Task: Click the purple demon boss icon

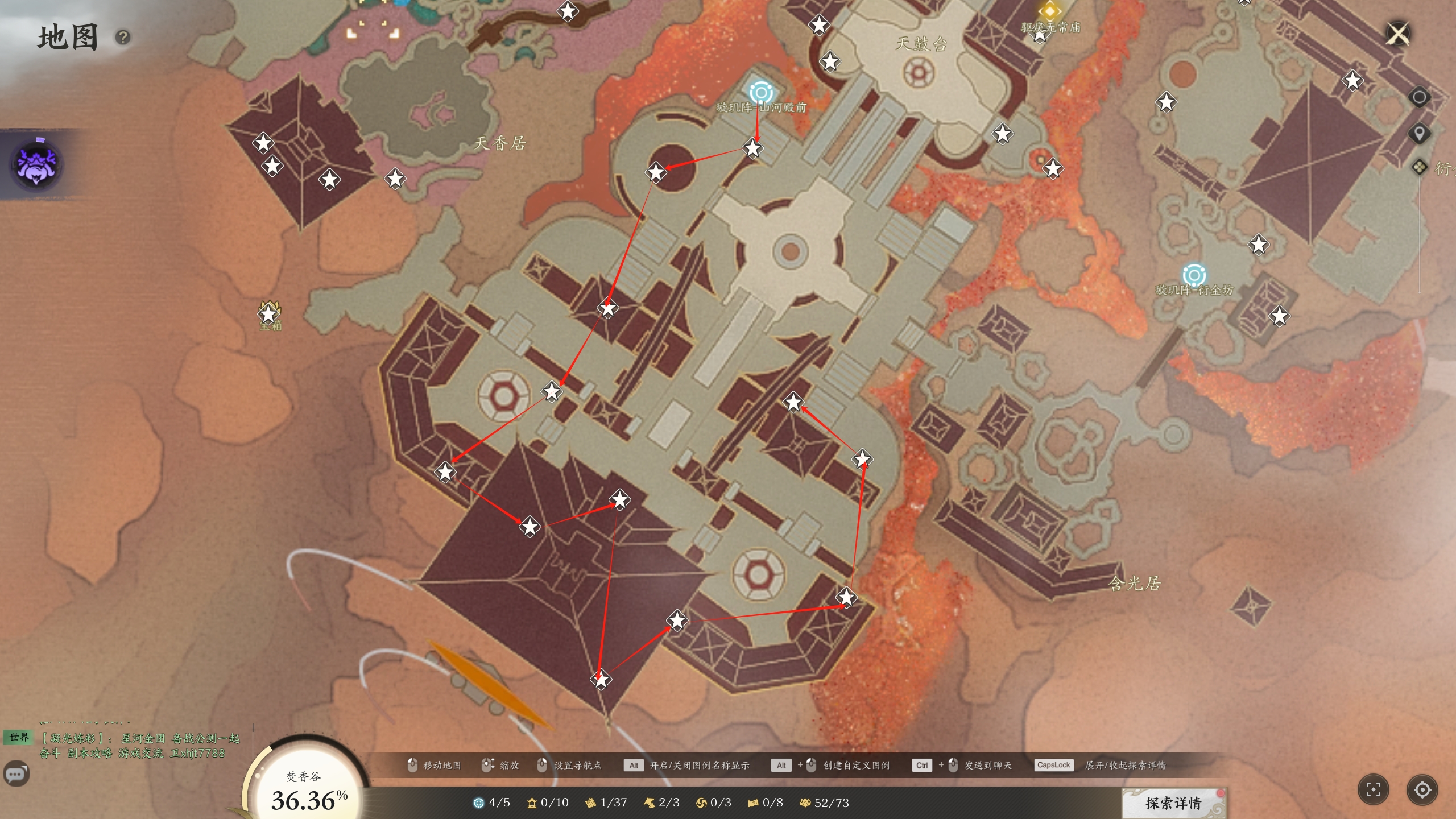Action: pos(37,165)
